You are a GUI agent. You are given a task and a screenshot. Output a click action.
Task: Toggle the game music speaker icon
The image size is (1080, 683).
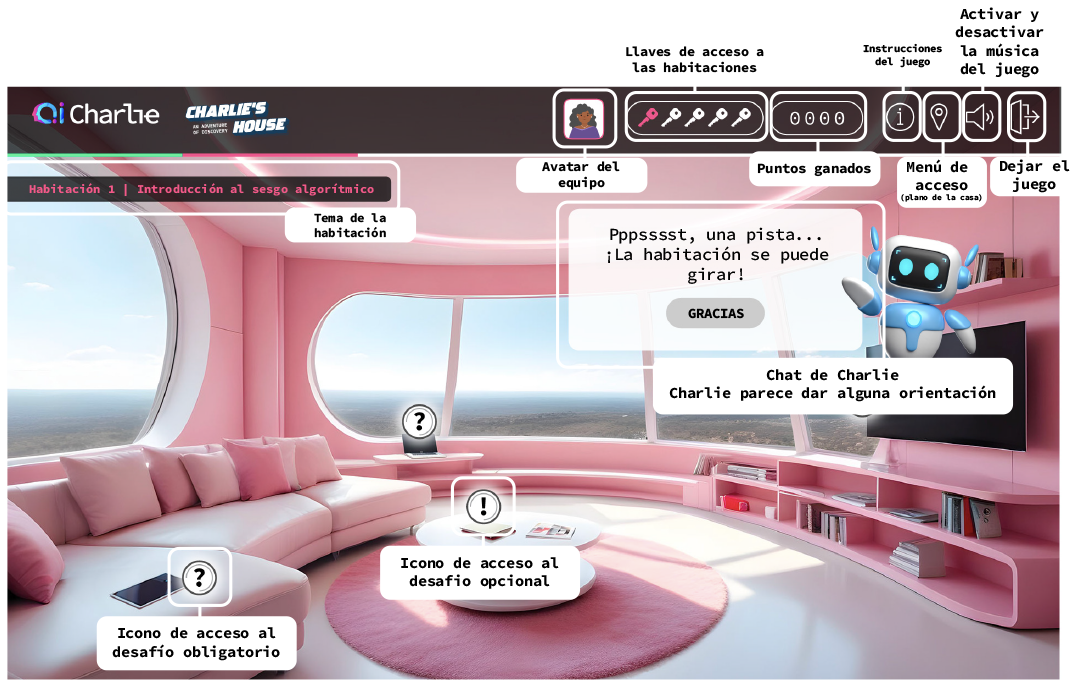click(981, 118)
